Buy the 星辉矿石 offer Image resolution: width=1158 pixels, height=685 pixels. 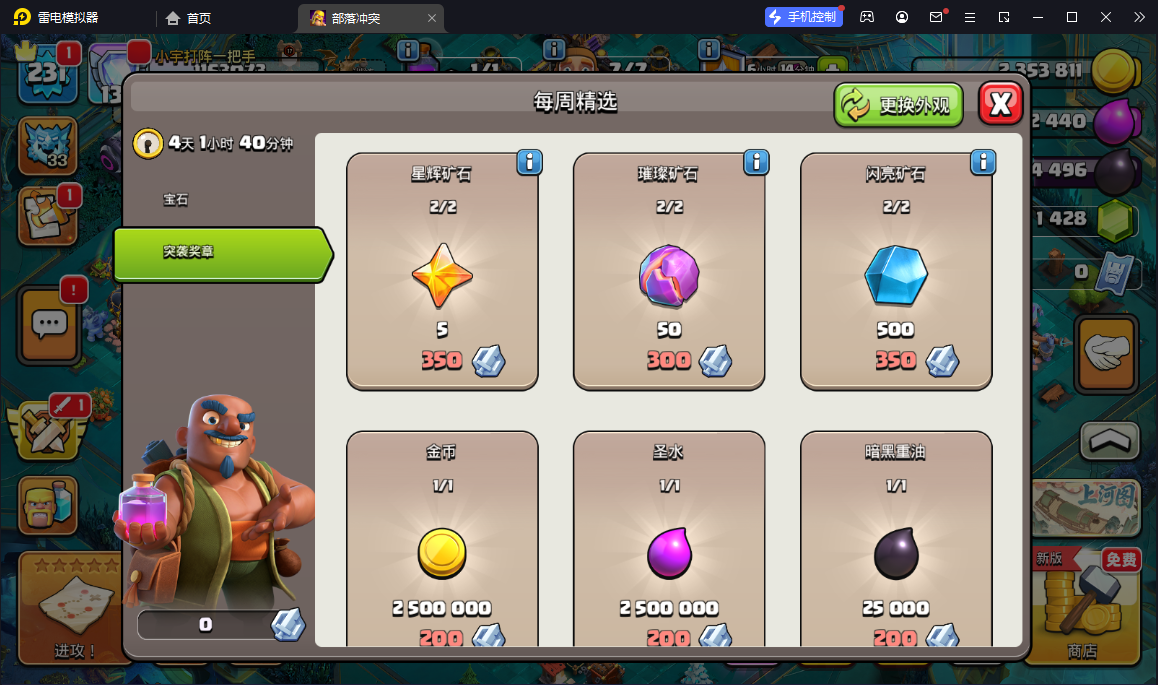(442, 272)
